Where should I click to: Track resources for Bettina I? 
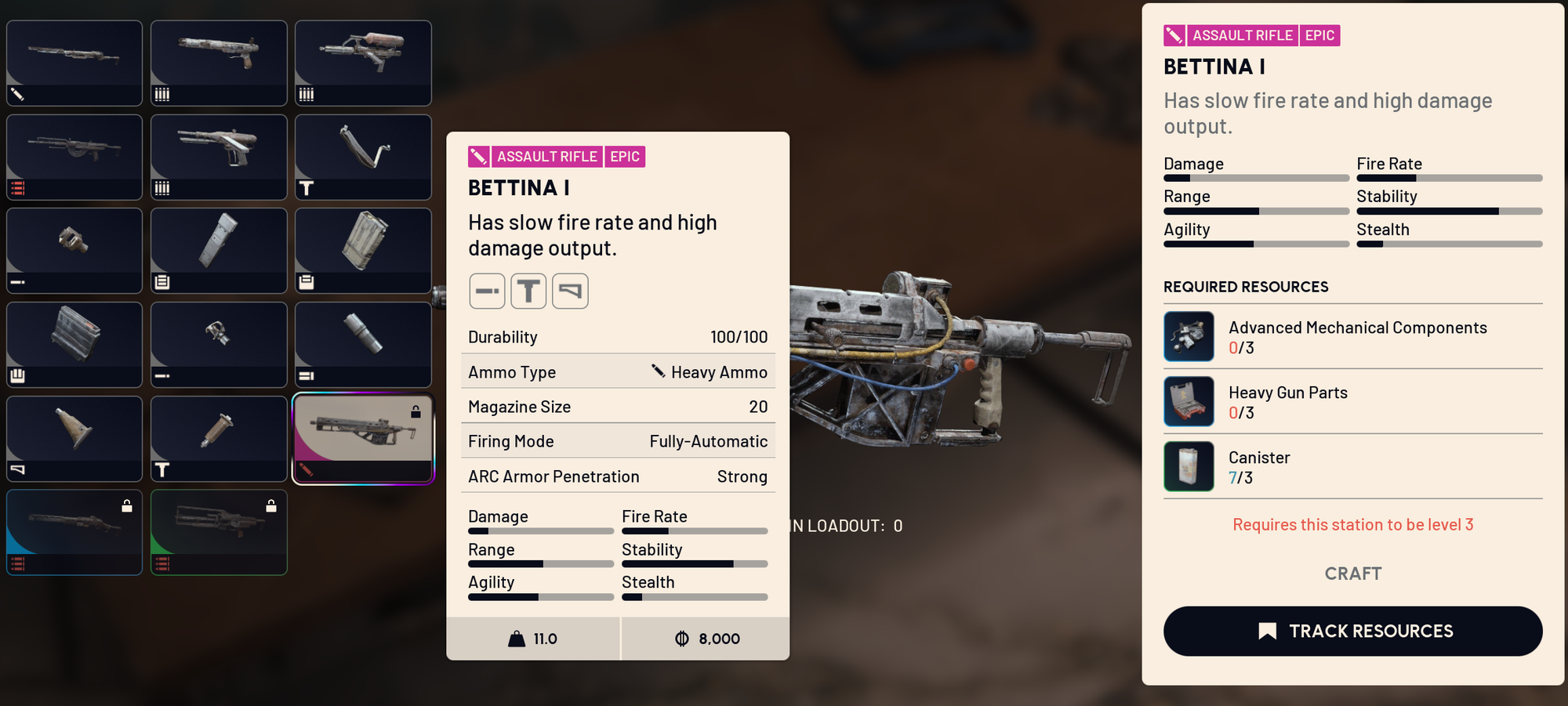click(x=1352, y=631)
